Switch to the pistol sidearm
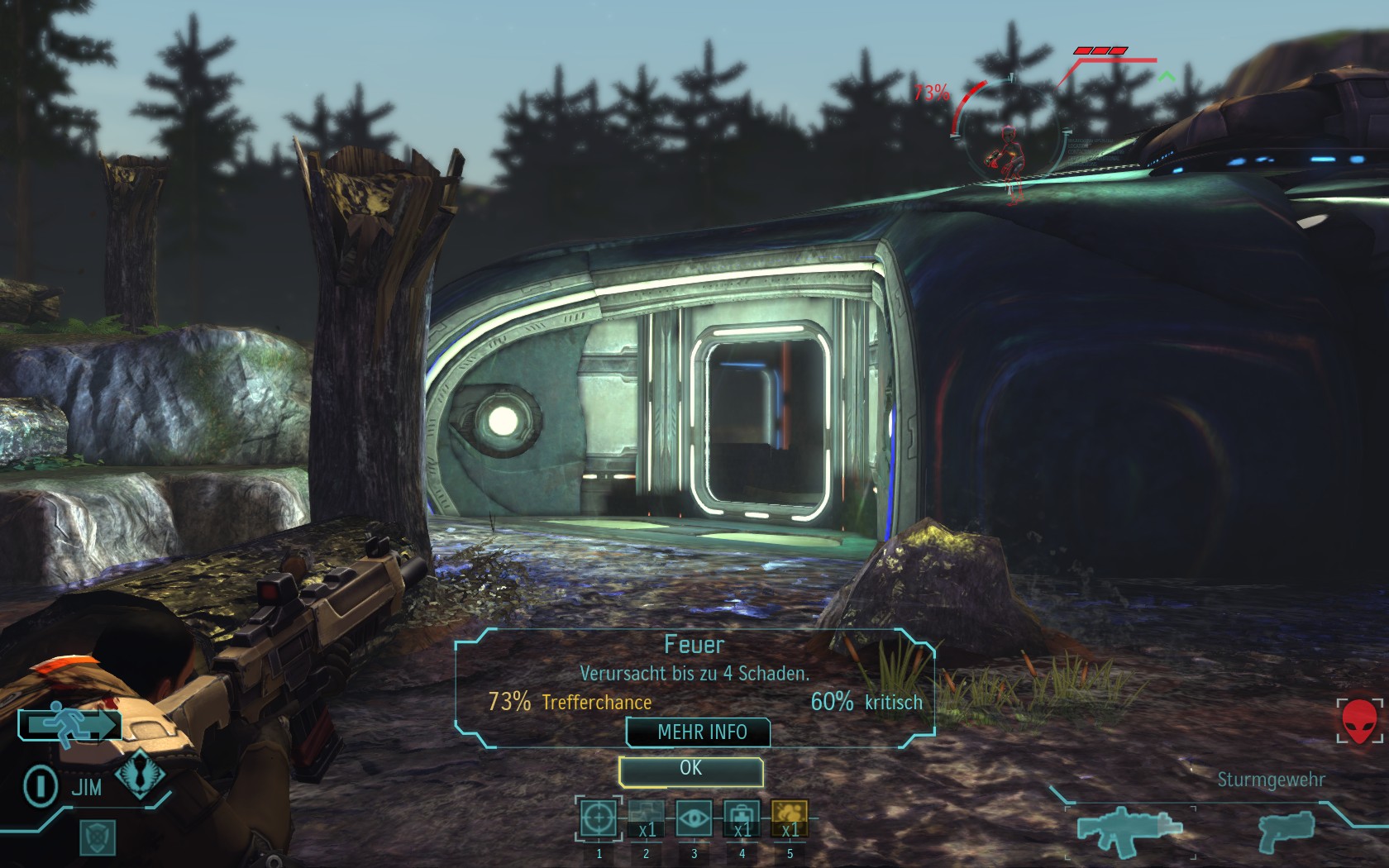This screenshot has height=868, width=1389. click(x=1286, y=830)
